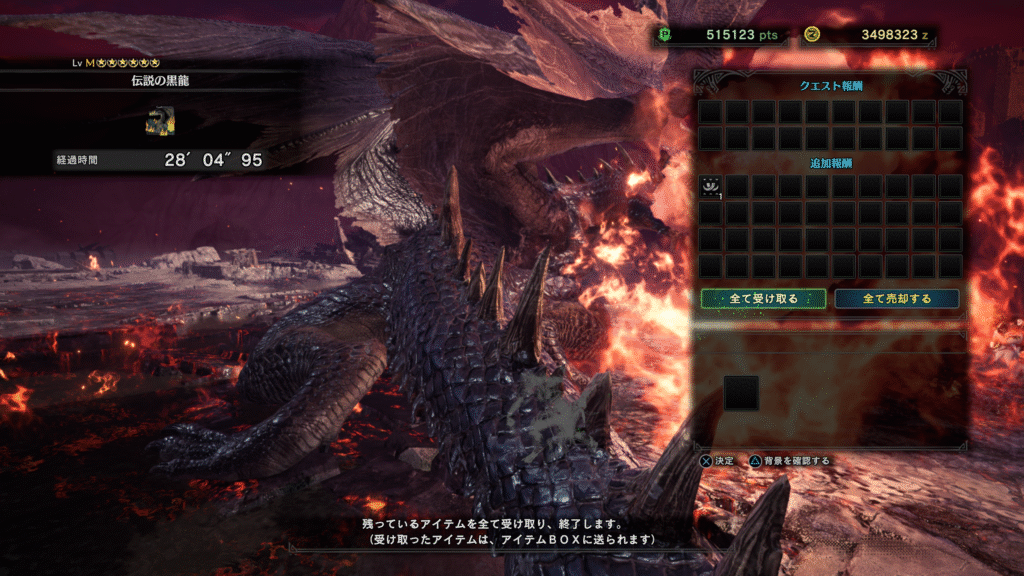The width and height of the screenshot is (1024, 576).
Task: Click the quest target monster icon
Action: coord(160,121)
